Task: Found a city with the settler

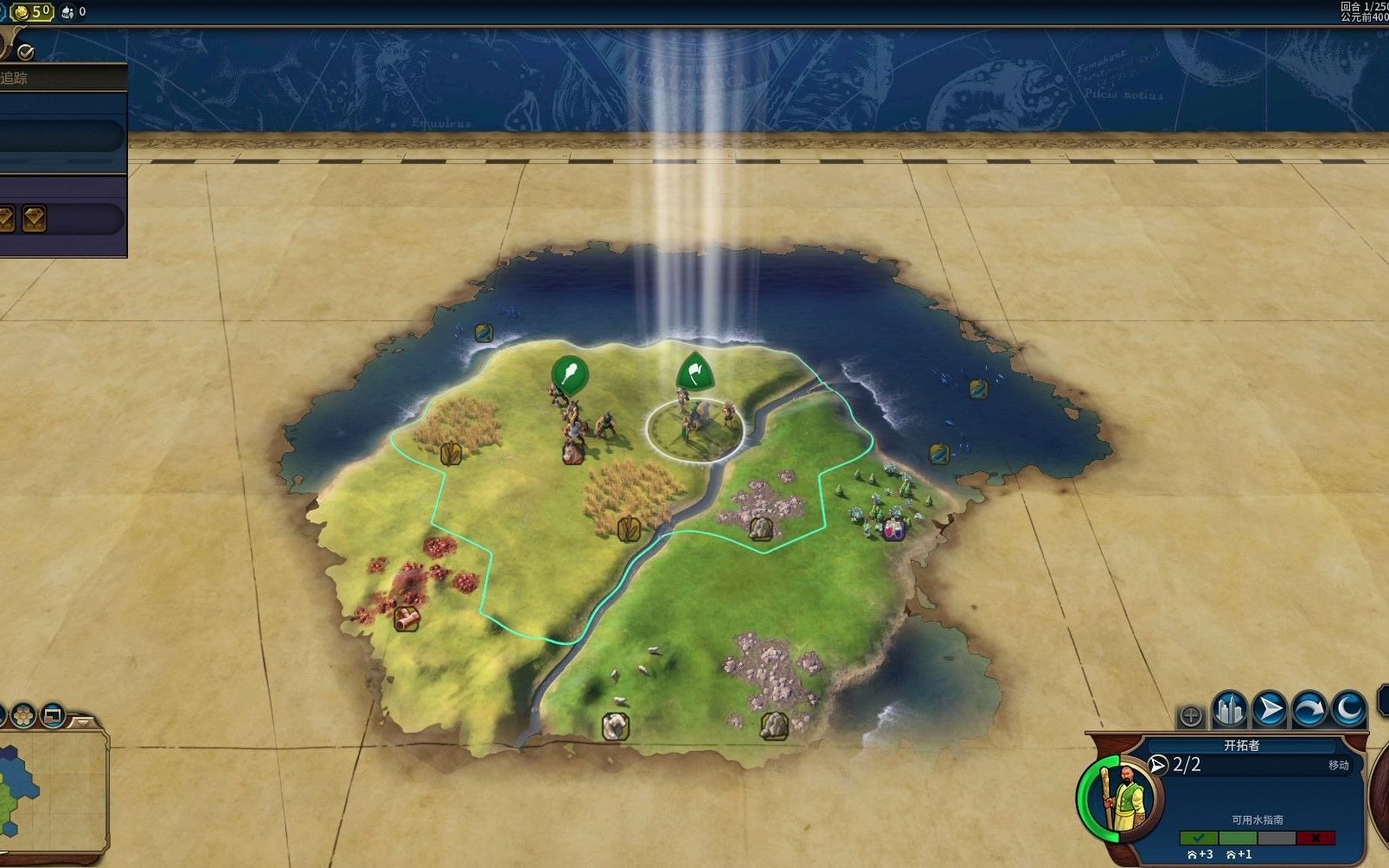Action: [1229, 710]
